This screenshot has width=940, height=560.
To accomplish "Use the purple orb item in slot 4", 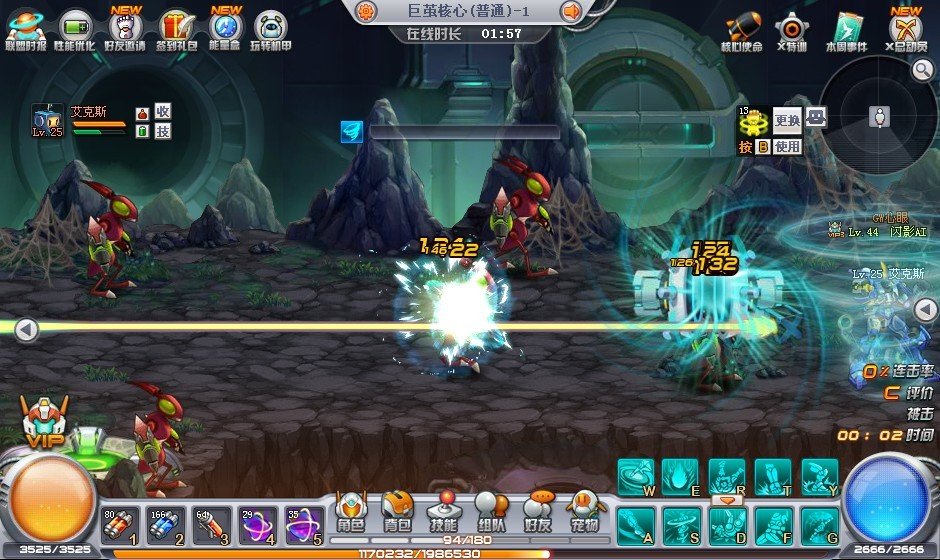I will point(258,525).
